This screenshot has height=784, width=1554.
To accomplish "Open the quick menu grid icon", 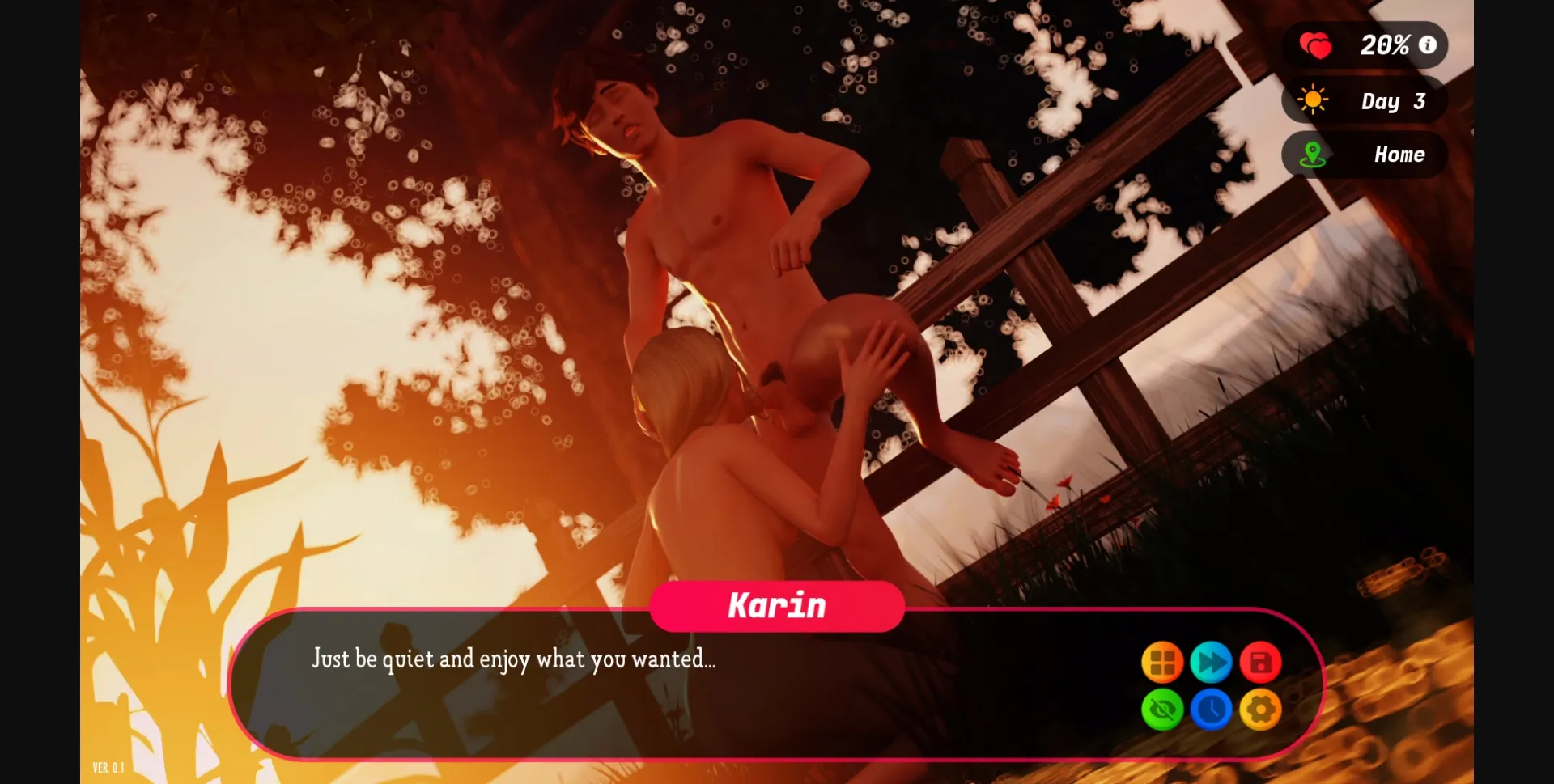I will coord(1163,662).
